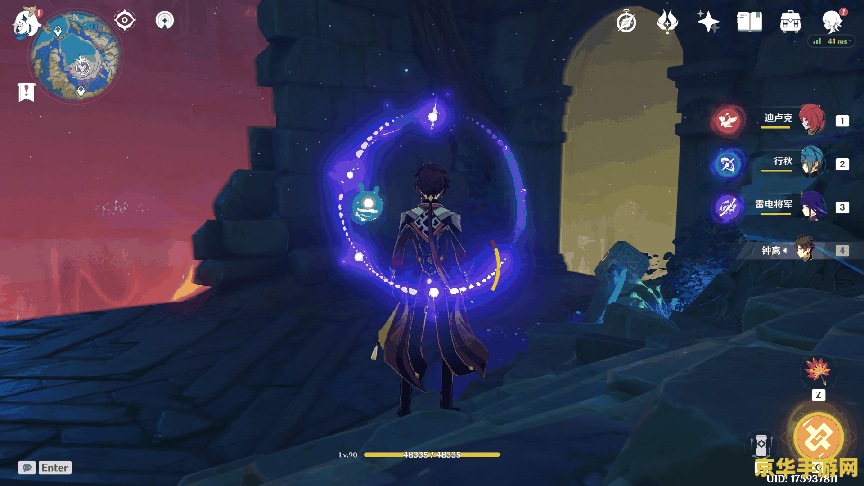864x486 pixels.
Task: Open the backpack inventory
Action: (790, 21)
